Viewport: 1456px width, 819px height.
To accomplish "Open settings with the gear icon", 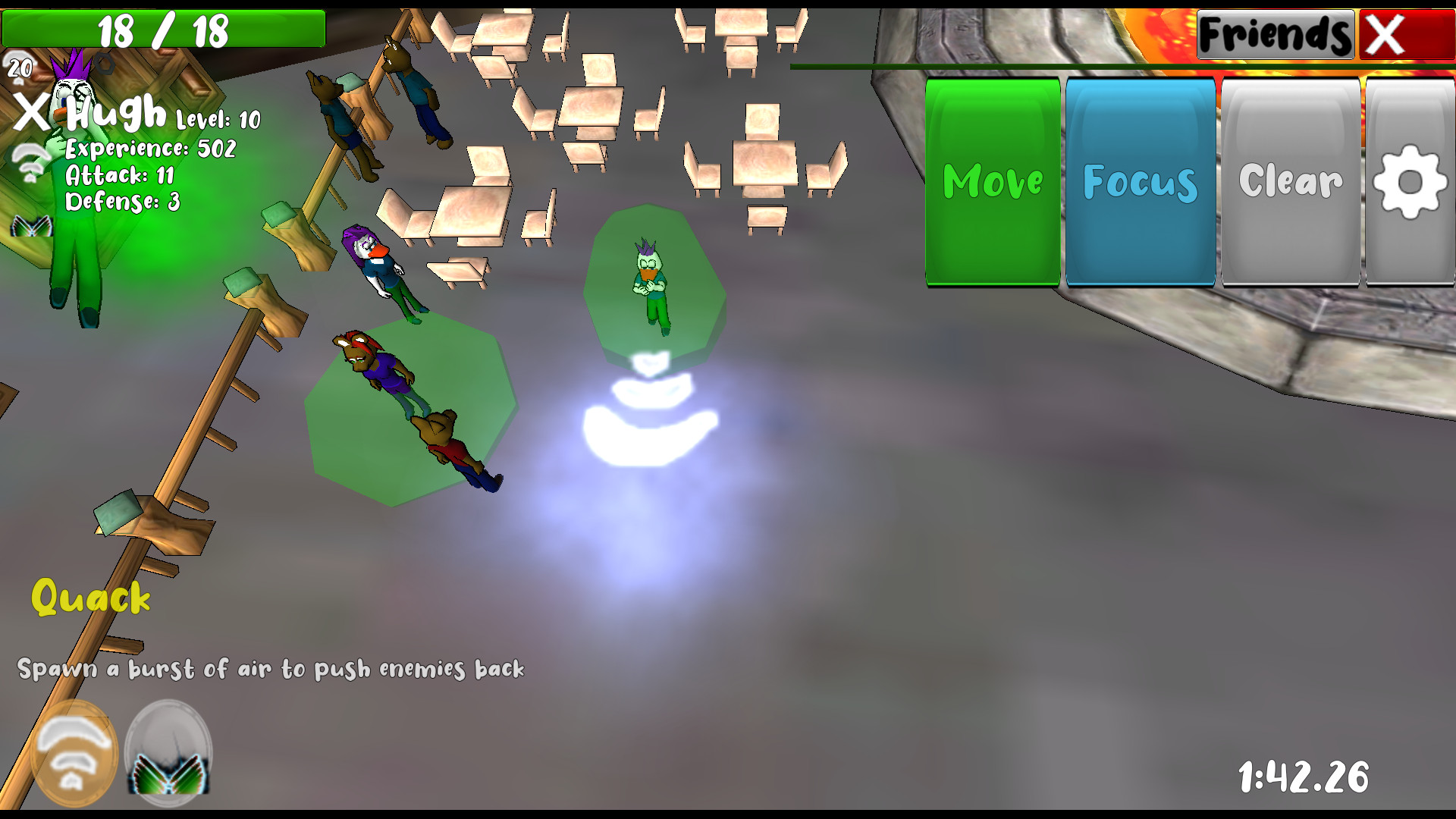I will coord(1410,182).
